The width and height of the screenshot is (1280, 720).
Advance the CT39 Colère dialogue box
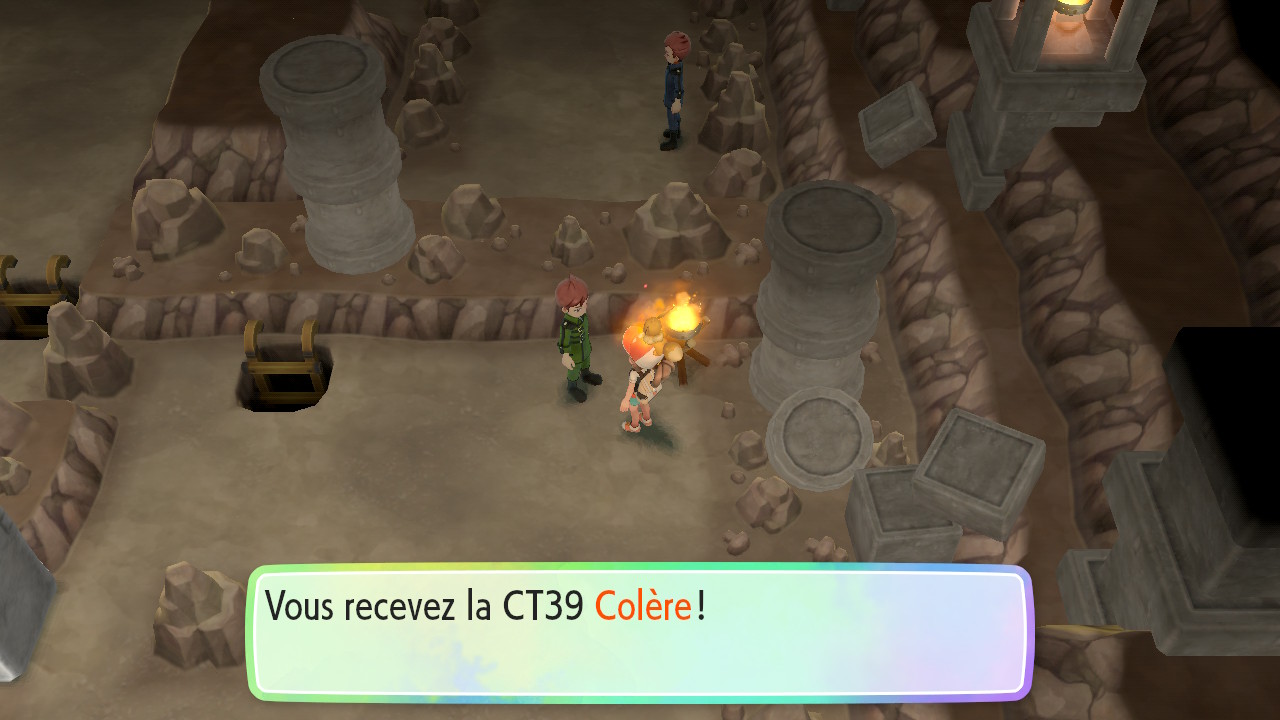(x=639, y=632)
